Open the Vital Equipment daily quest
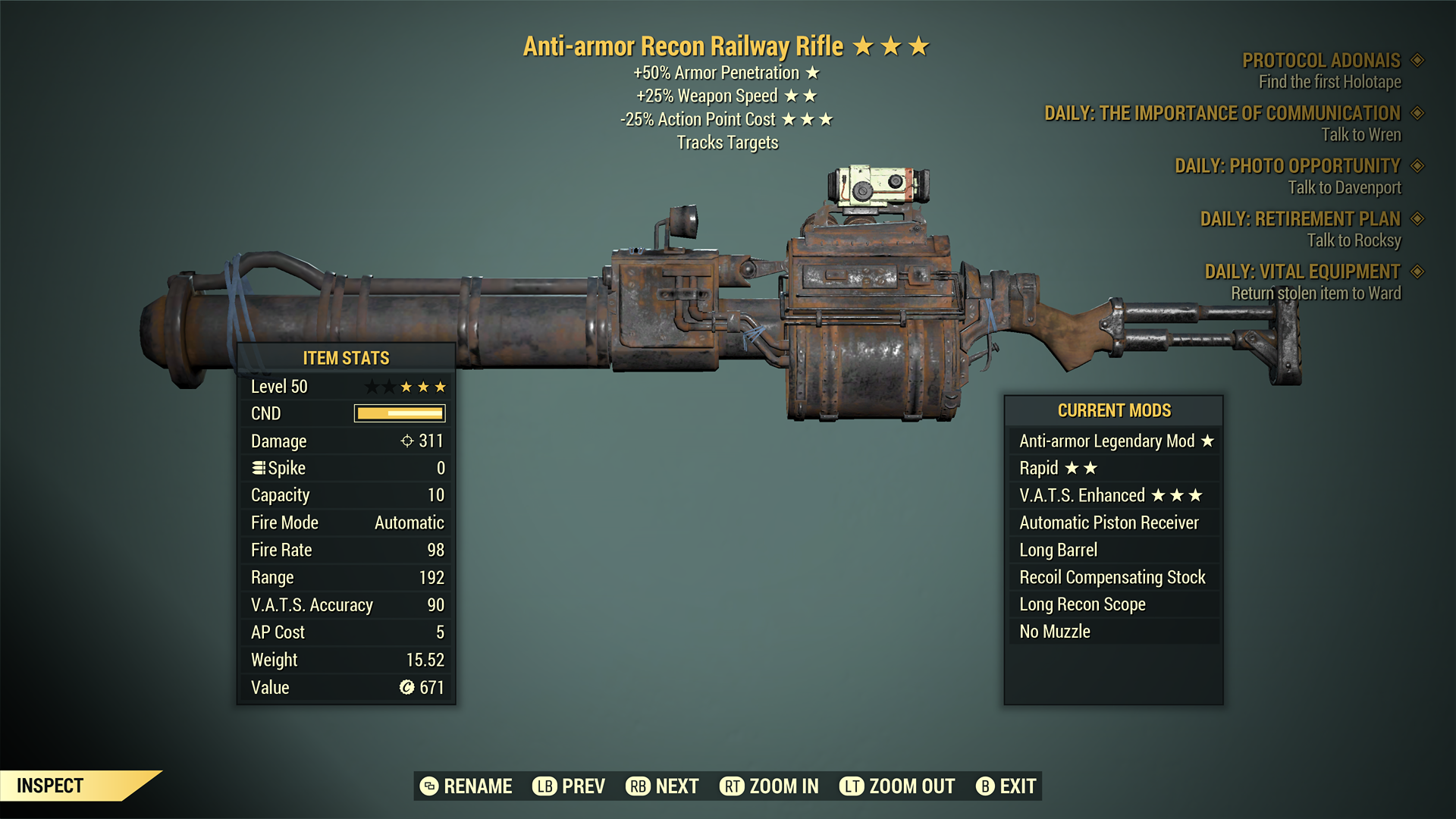This screenshot has width=1456, height=819. (1302, 271)
